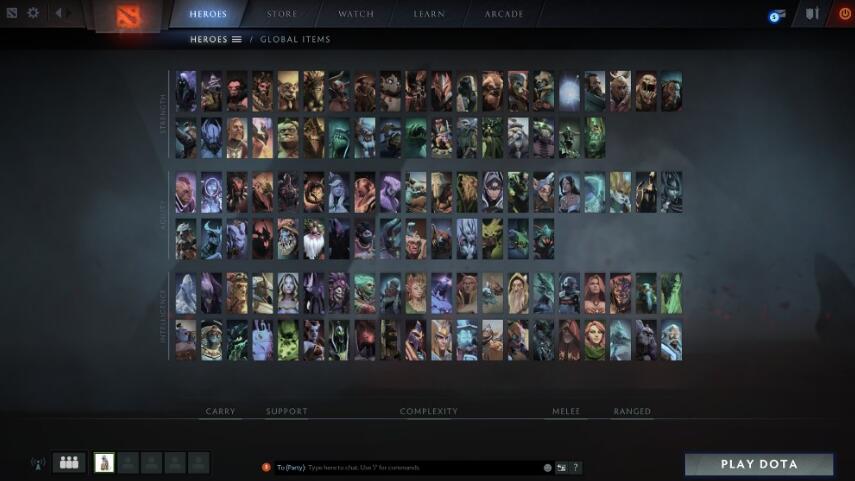The image size is (855, 481).
Task: Click the back arrow in the top bar
Action: (60, 13)
